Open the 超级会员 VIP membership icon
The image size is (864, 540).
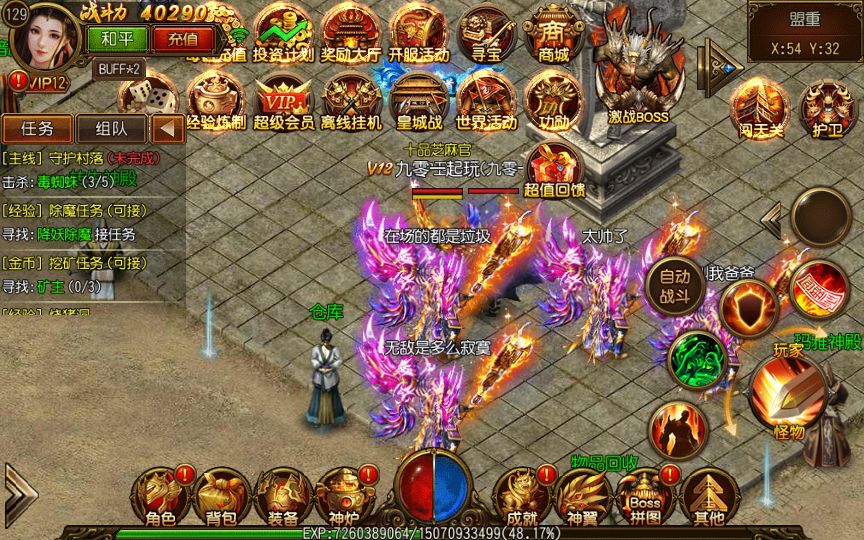click(x=281, y=102)
